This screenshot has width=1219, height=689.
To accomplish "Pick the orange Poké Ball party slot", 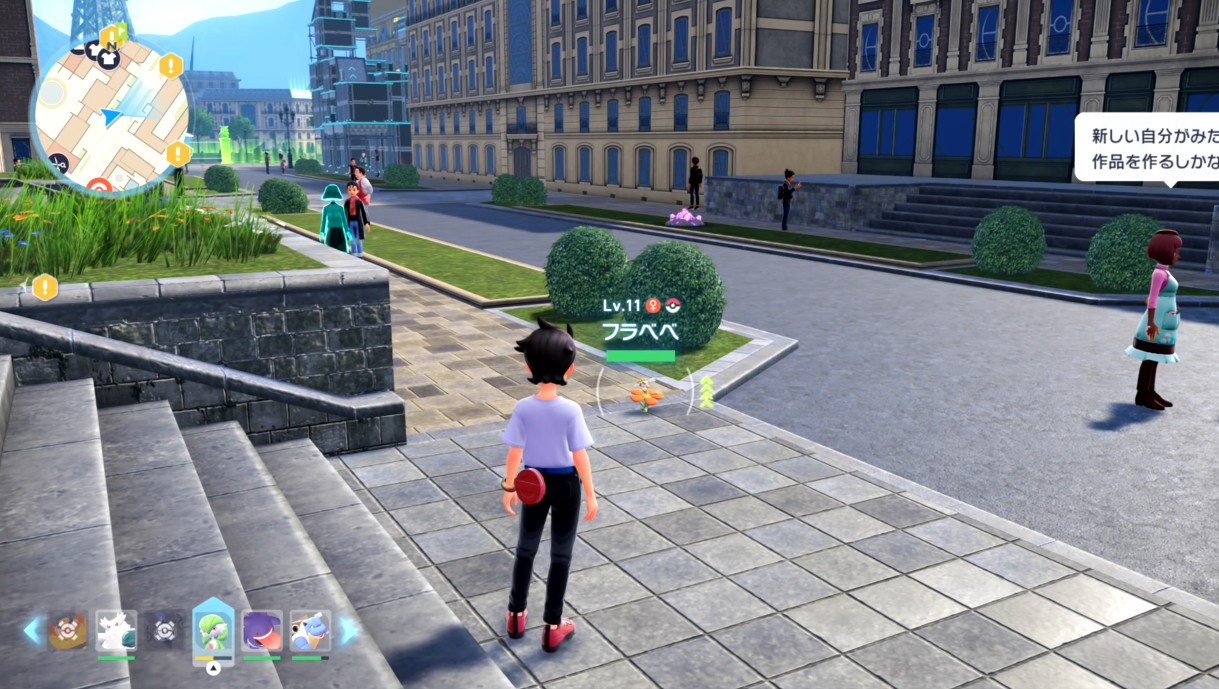I will tap(68, 631).
